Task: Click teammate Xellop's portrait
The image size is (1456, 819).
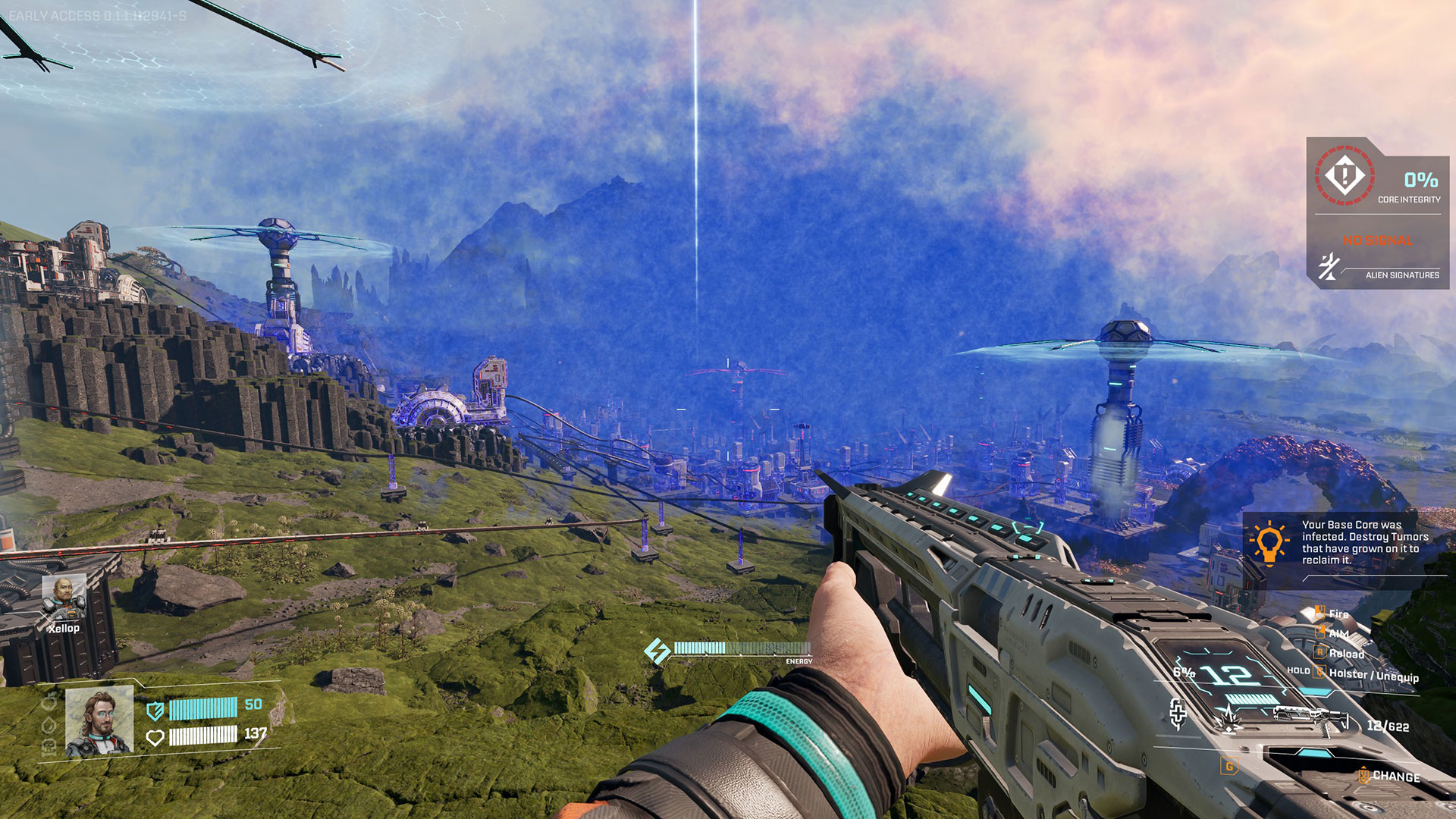Action: tap(64, 597)
